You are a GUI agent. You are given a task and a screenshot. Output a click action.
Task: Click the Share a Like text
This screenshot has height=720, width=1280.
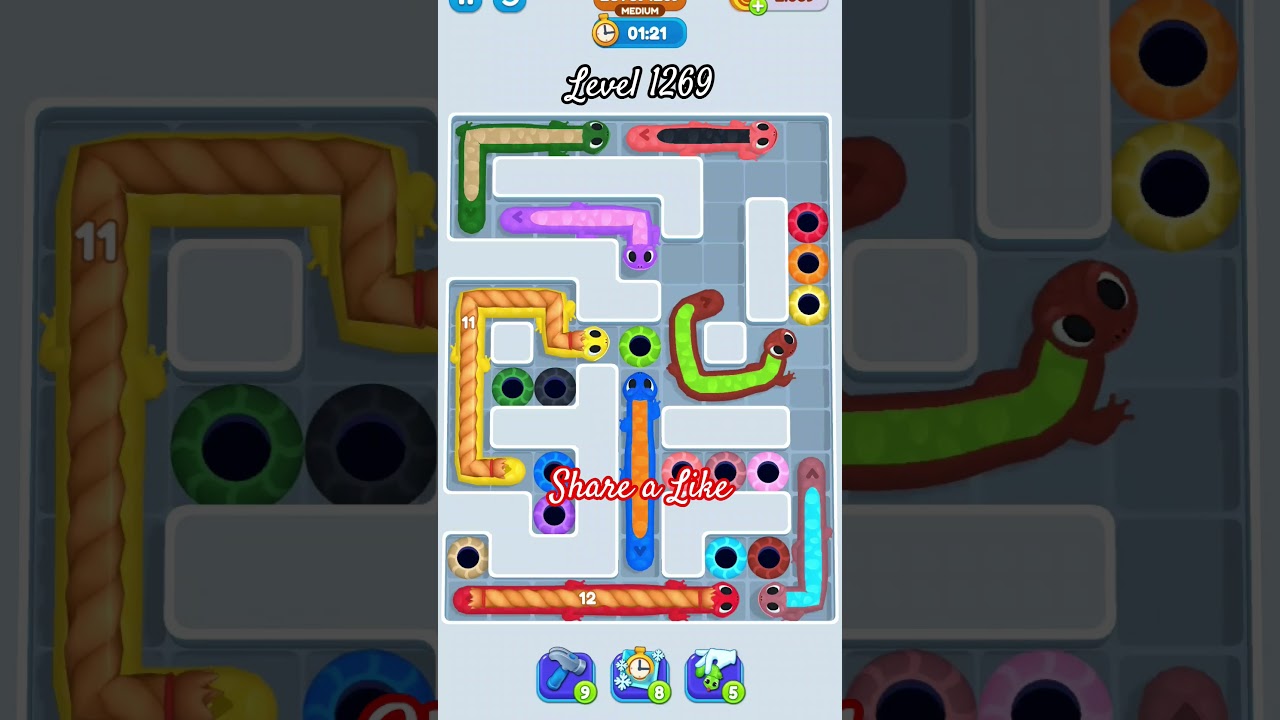640,489
